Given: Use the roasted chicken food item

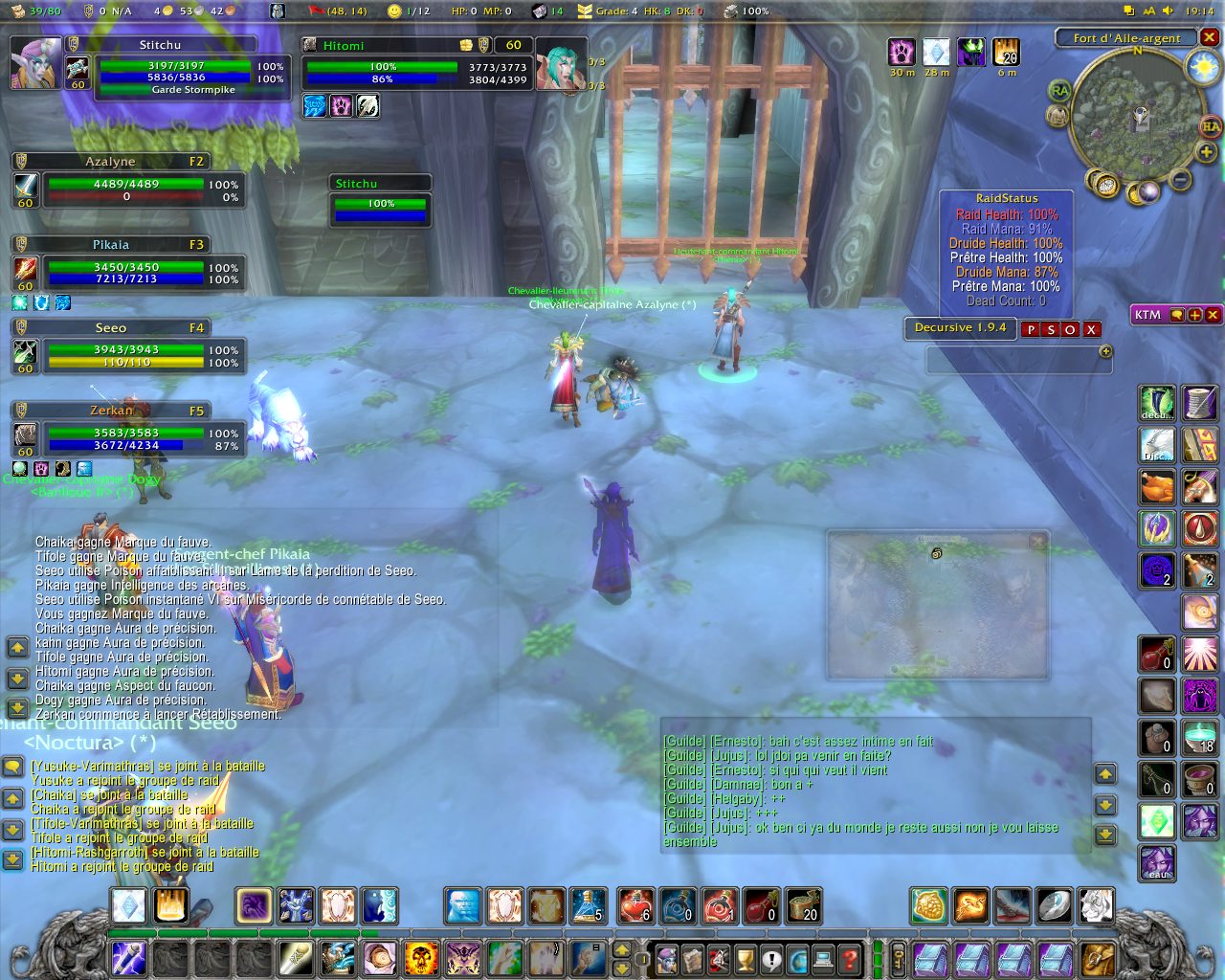Looking at the screenshot, I should (x=1157, y=487).
